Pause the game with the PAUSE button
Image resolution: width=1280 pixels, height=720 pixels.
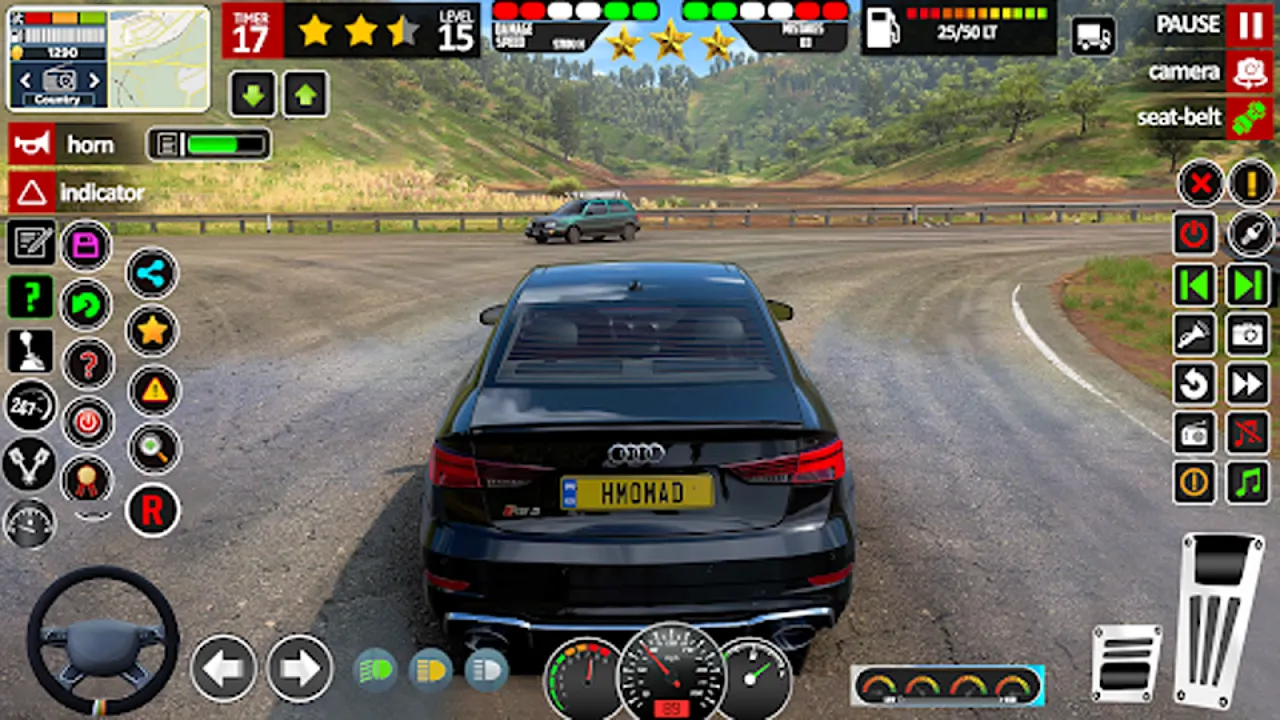(1249, 25)
